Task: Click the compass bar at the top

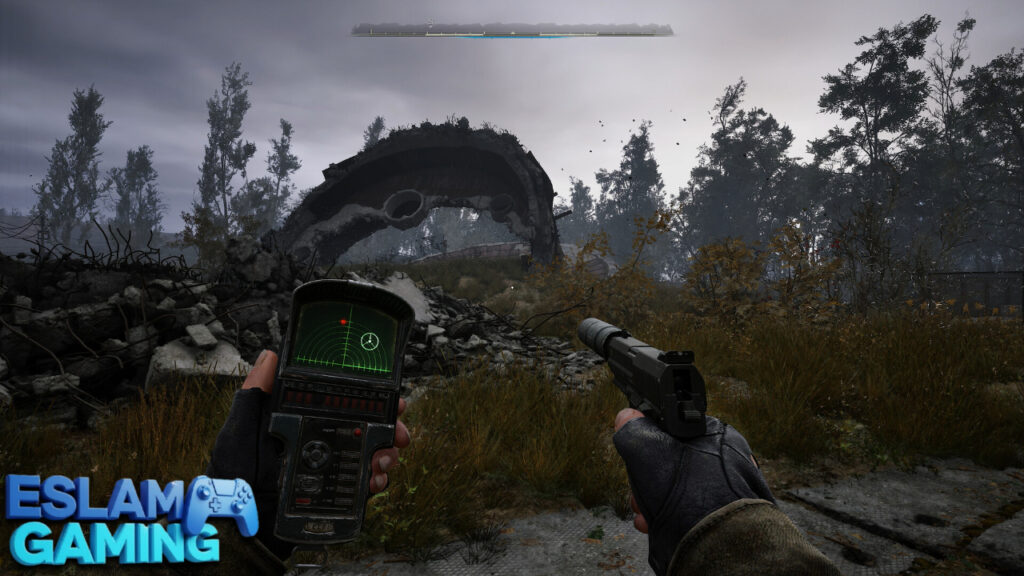Action: [512, 30]
